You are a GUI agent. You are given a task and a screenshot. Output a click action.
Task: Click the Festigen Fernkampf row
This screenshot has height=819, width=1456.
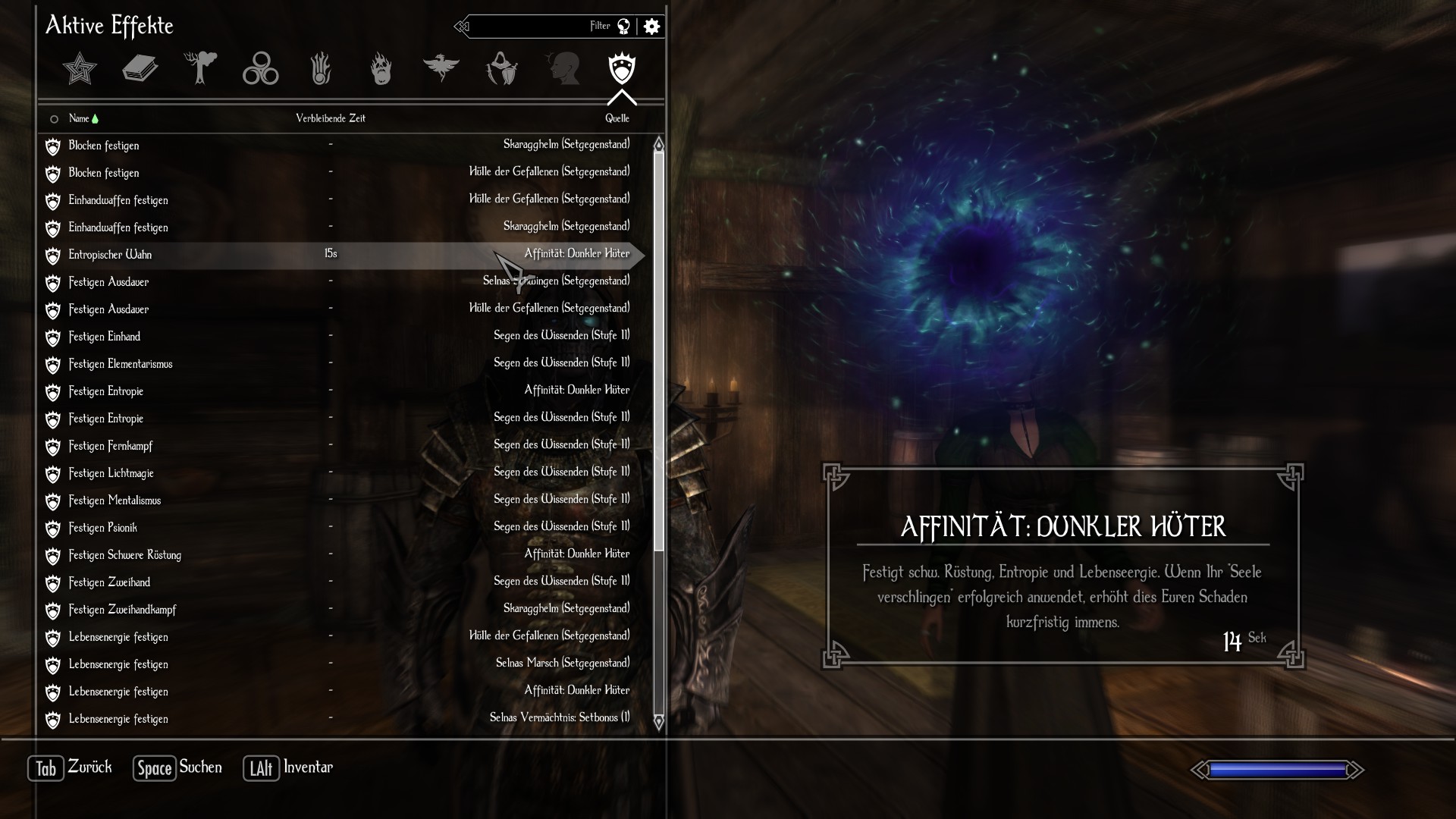tap(111, 446)
